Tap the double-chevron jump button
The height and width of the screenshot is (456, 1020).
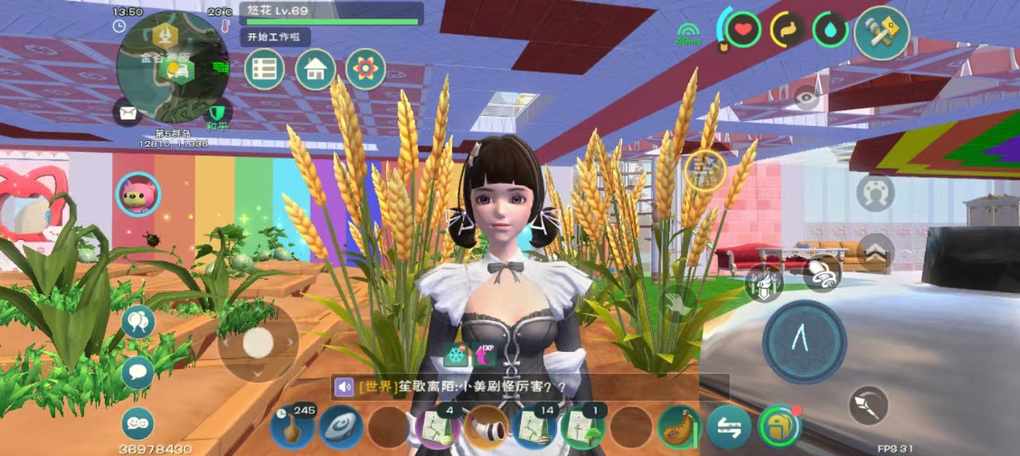pyautogui.click(x=875, y=252)
